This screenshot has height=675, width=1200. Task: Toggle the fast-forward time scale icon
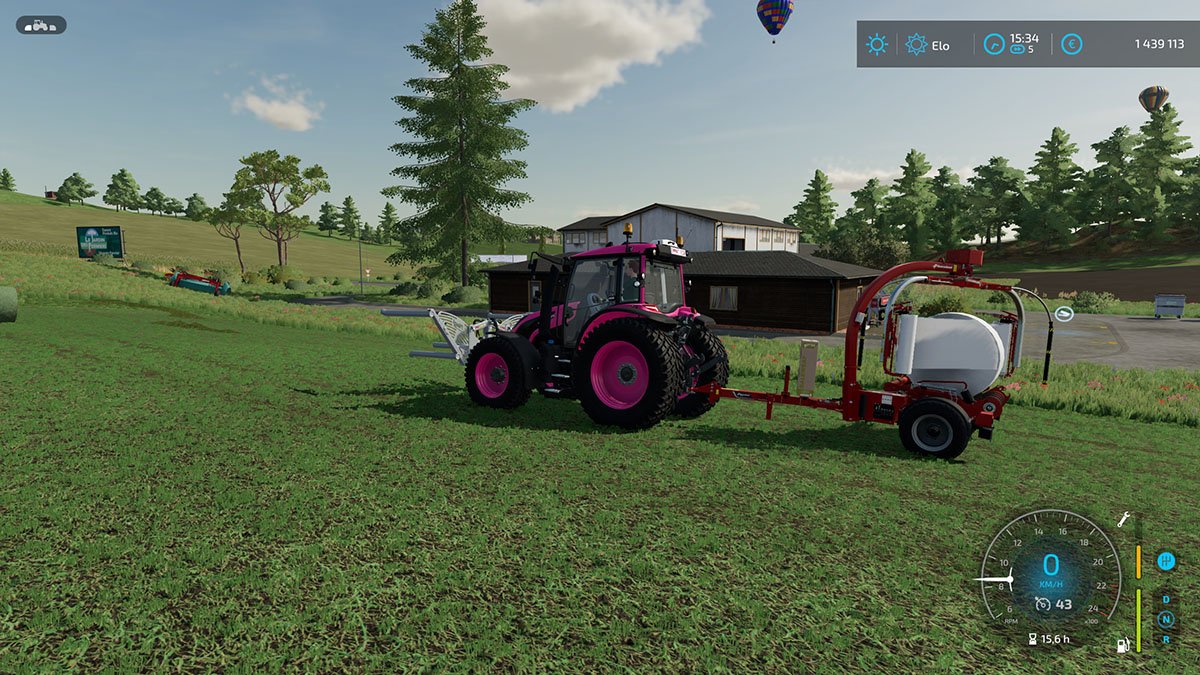point(1018,49)
